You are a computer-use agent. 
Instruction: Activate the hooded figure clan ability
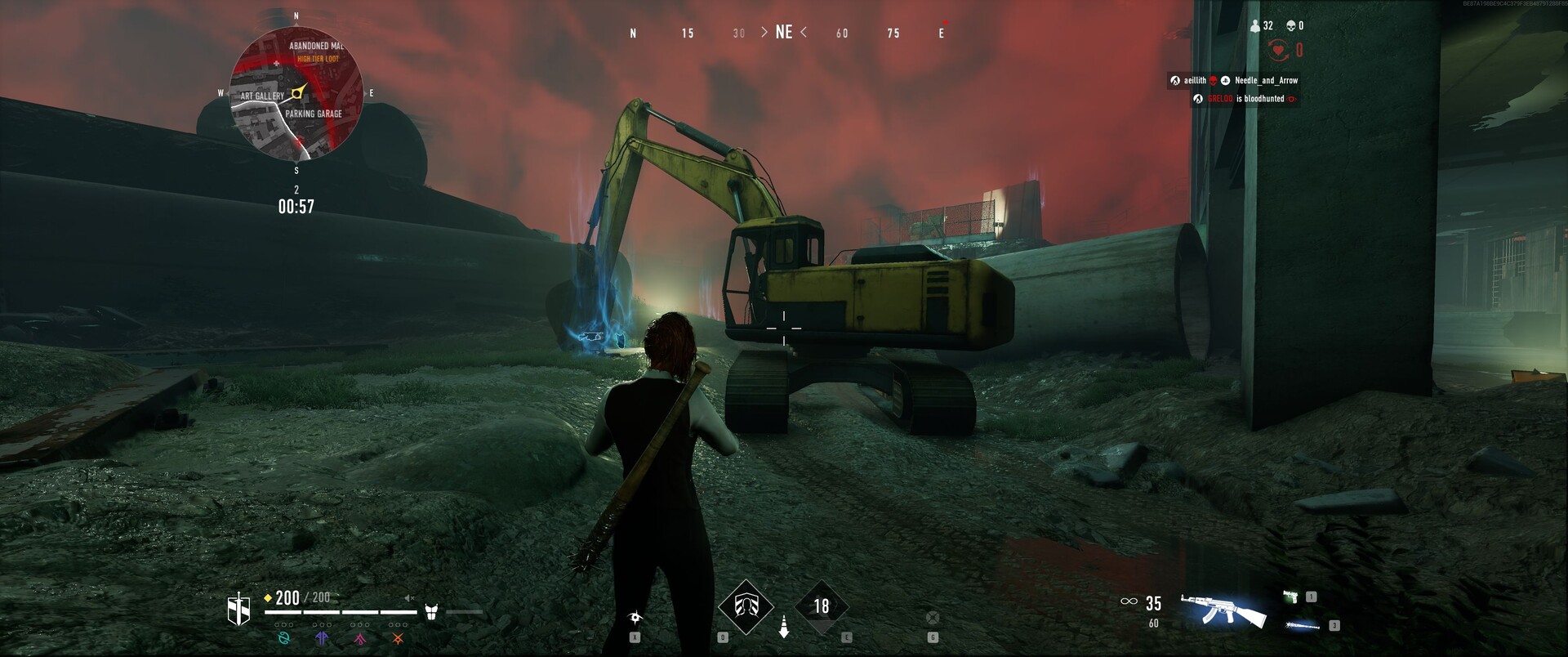(746, 606)
